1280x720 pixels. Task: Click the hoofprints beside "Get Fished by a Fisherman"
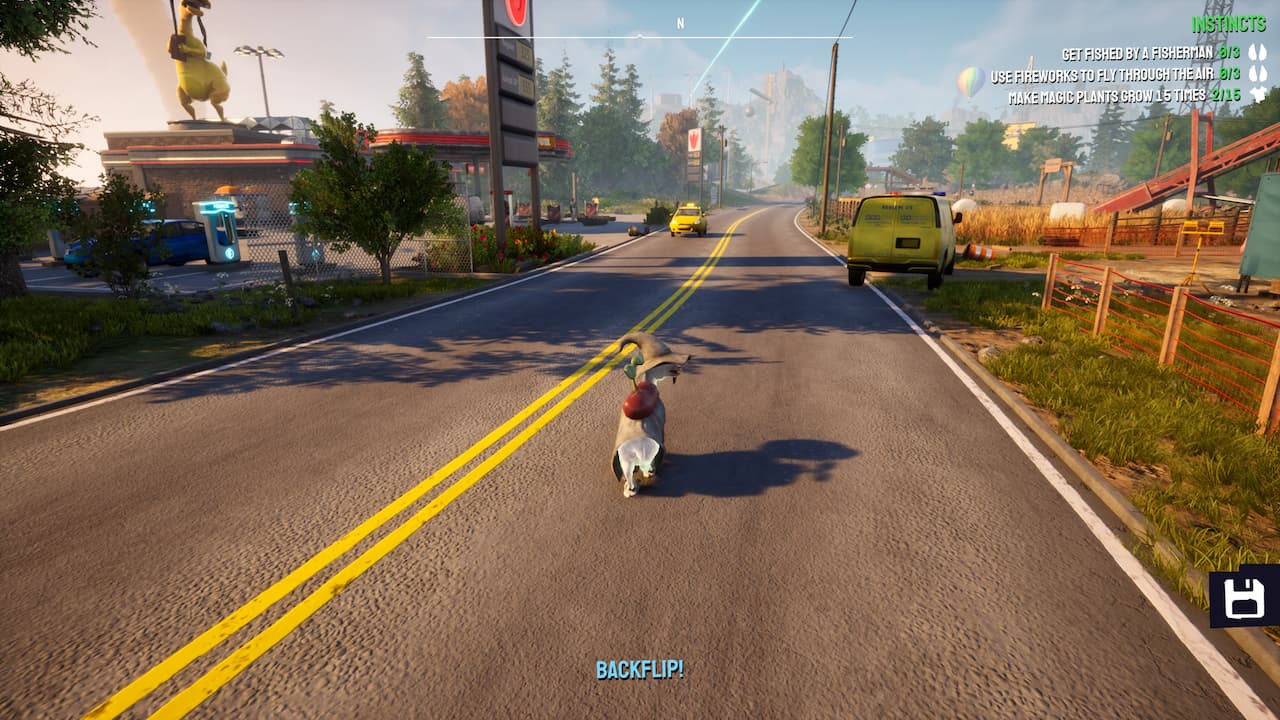coord(1257,52)
